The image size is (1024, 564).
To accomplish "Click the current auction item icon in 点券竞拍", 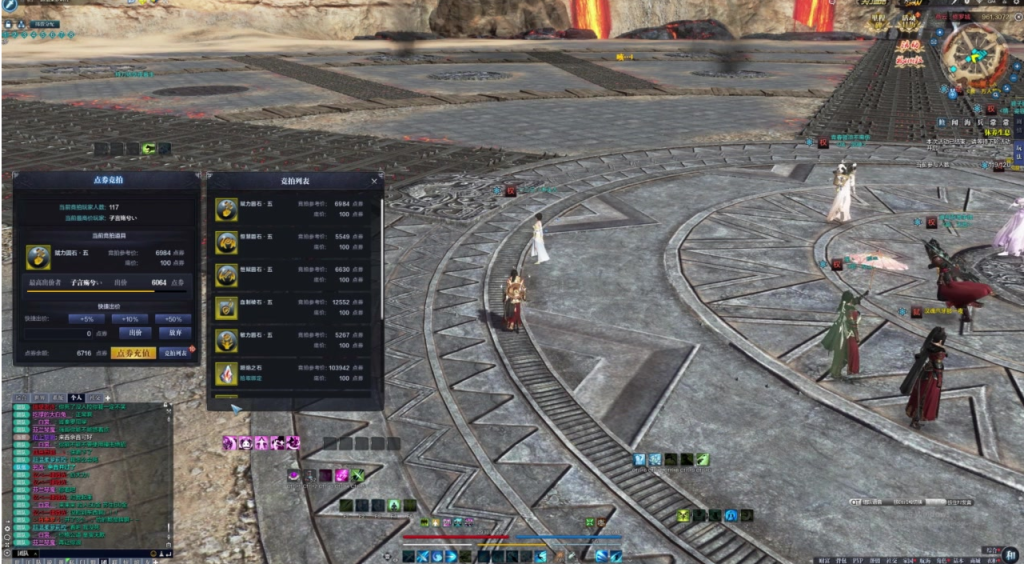I will click(x=39, y=257).
